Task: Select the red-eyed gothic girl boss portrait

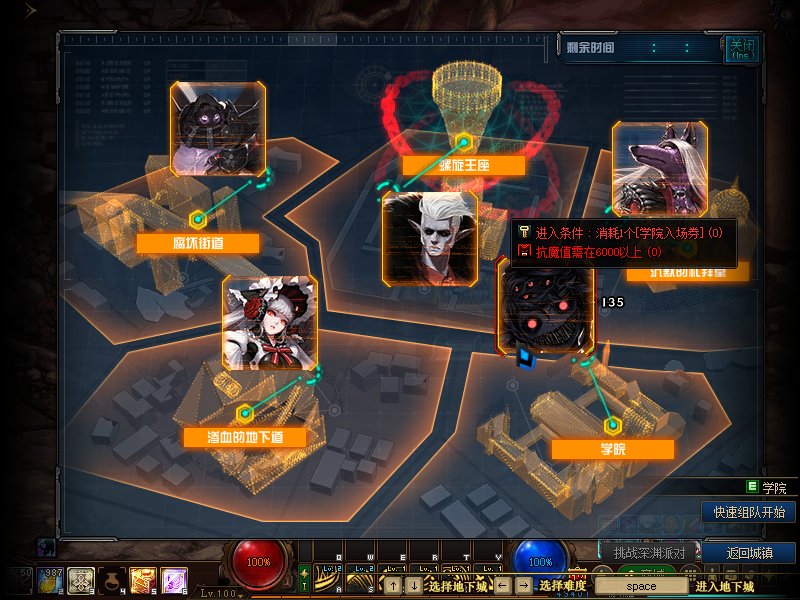Action: point(270,323)
